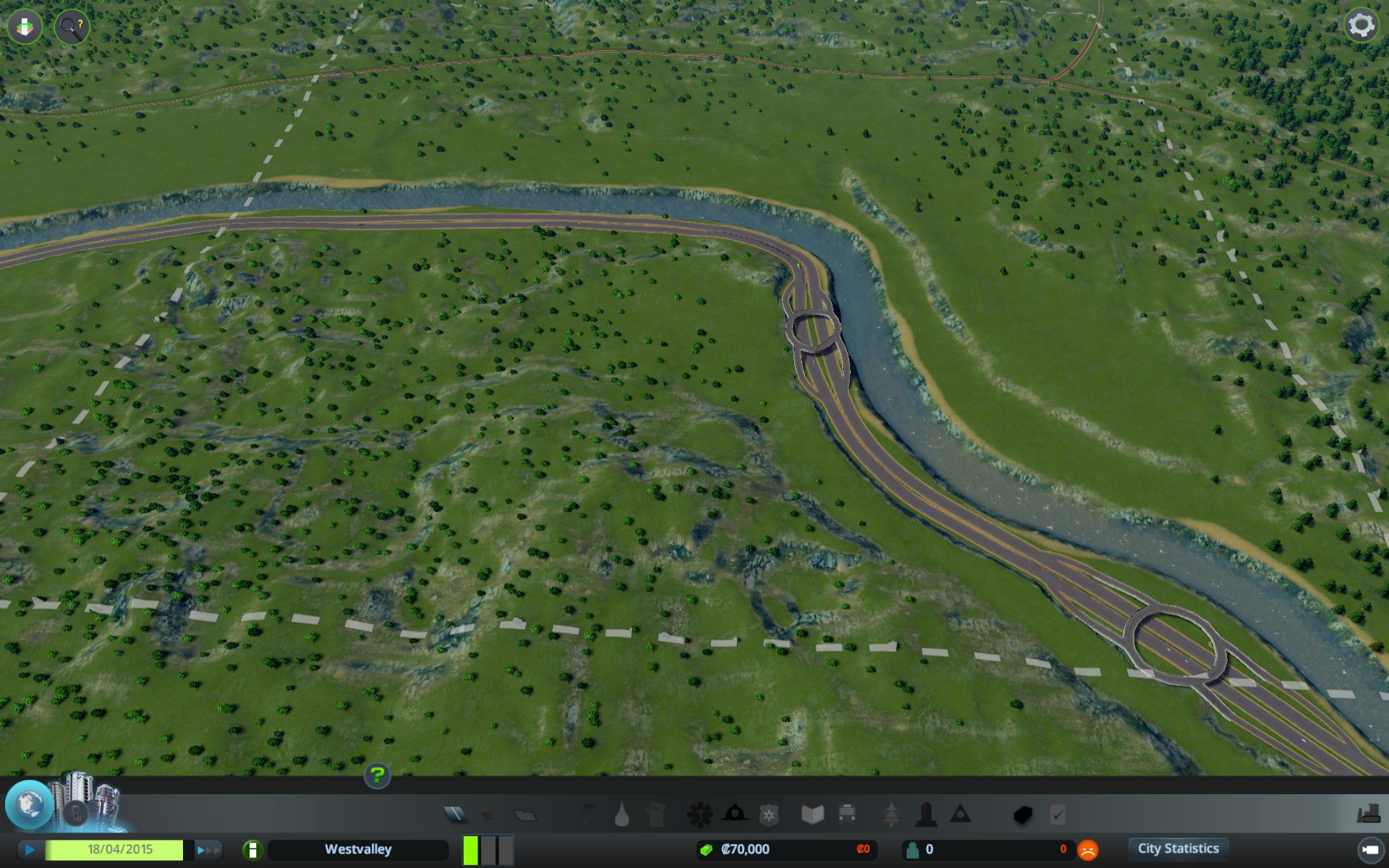Click the orange unhappy face icon
The width and height of the screenshot is (1389, 868).
[x=1087, y=850]
